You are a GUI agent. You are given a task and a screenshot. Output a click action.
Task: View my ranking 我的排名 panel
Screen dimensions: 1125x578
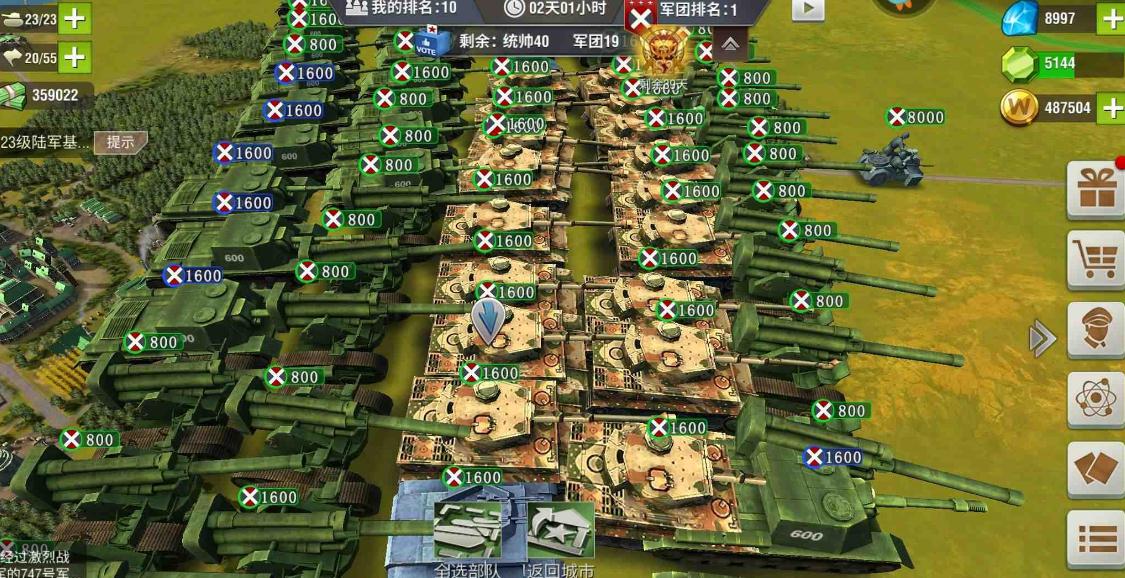pos(403,9)
